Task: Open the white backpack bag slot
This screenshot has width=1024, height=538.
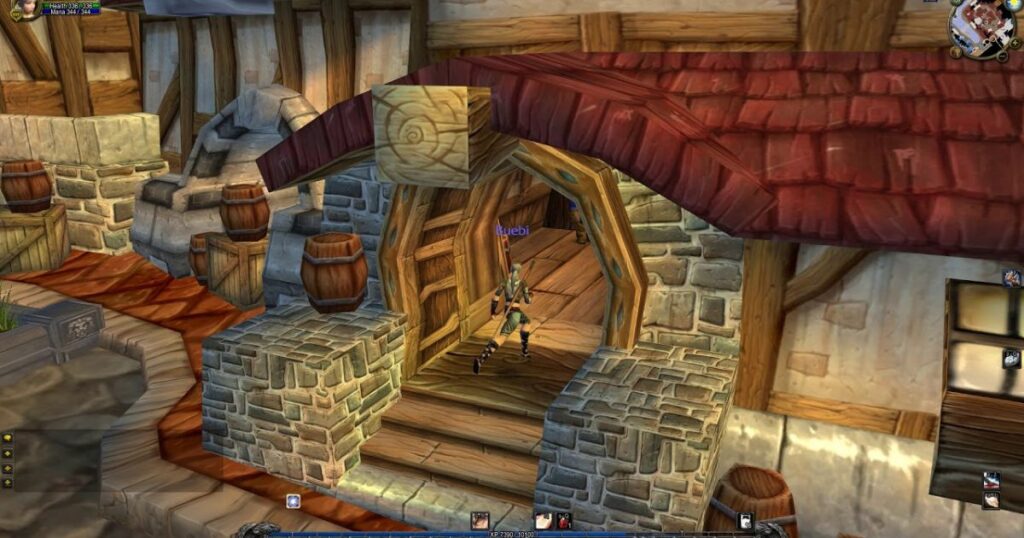Action: point(746,520)
